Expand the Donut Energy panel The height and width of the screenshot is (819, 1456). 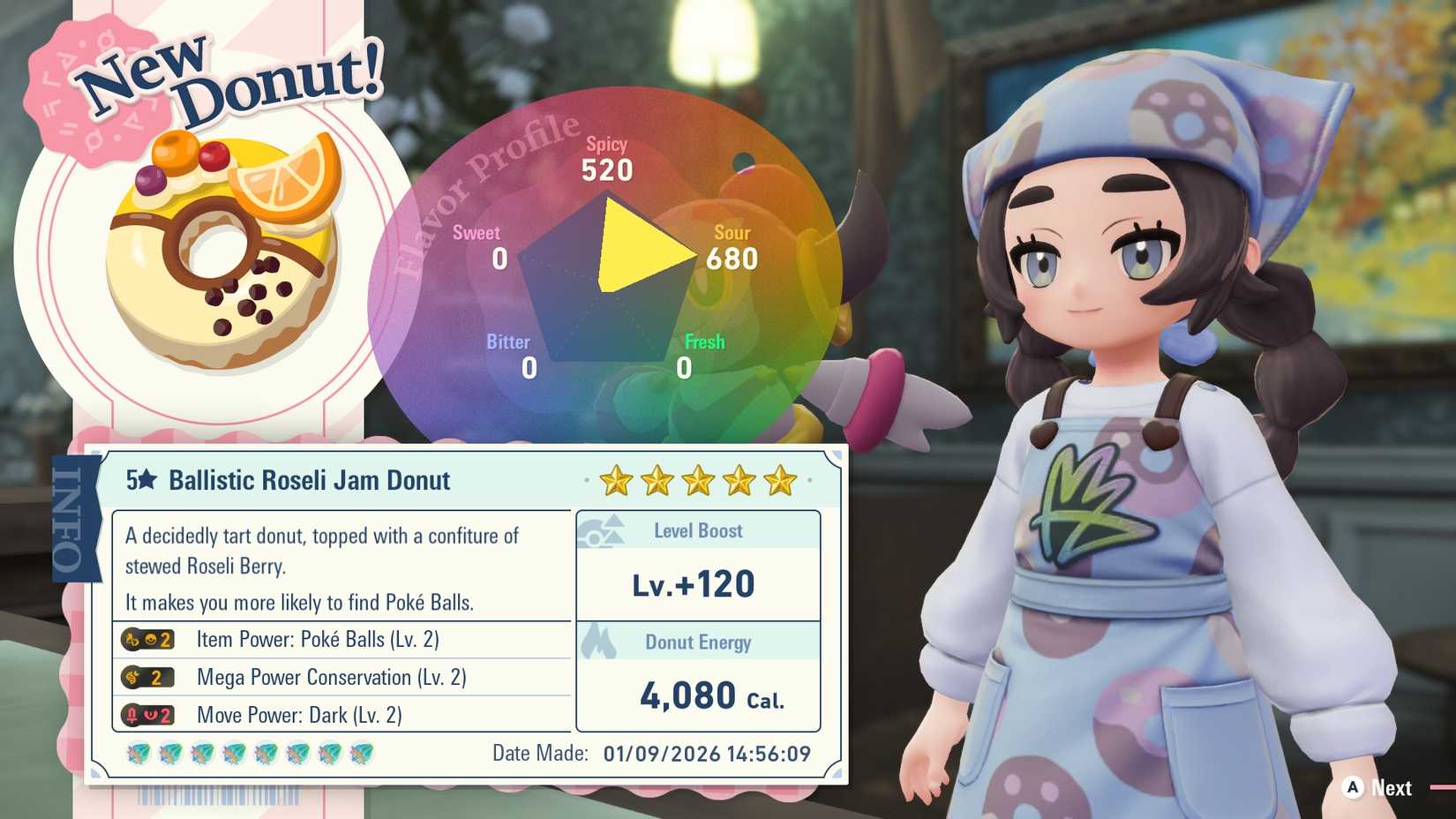tap(697, 671)
